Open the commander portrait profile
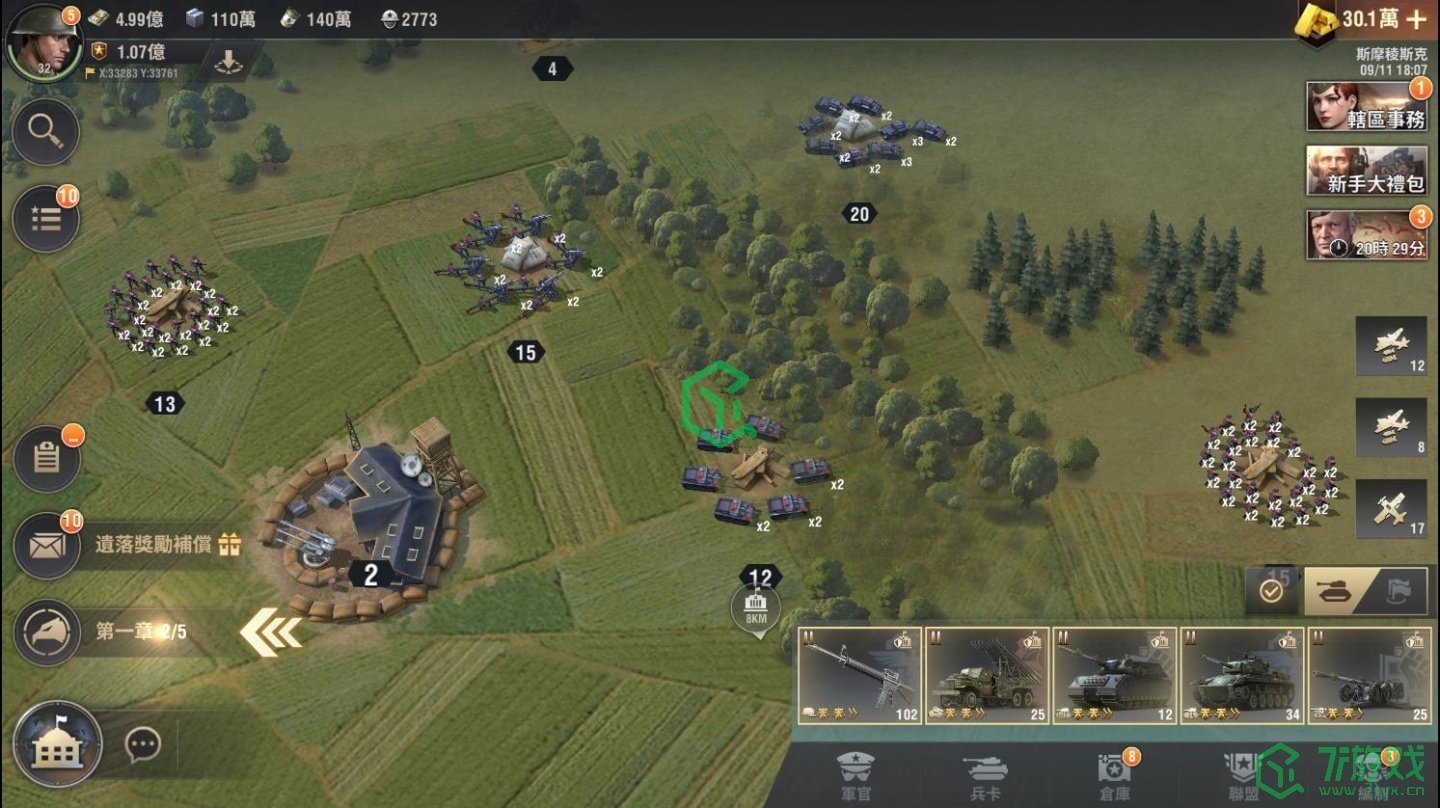Screen dimensions: 1440x808 click(x=42, y=44)
